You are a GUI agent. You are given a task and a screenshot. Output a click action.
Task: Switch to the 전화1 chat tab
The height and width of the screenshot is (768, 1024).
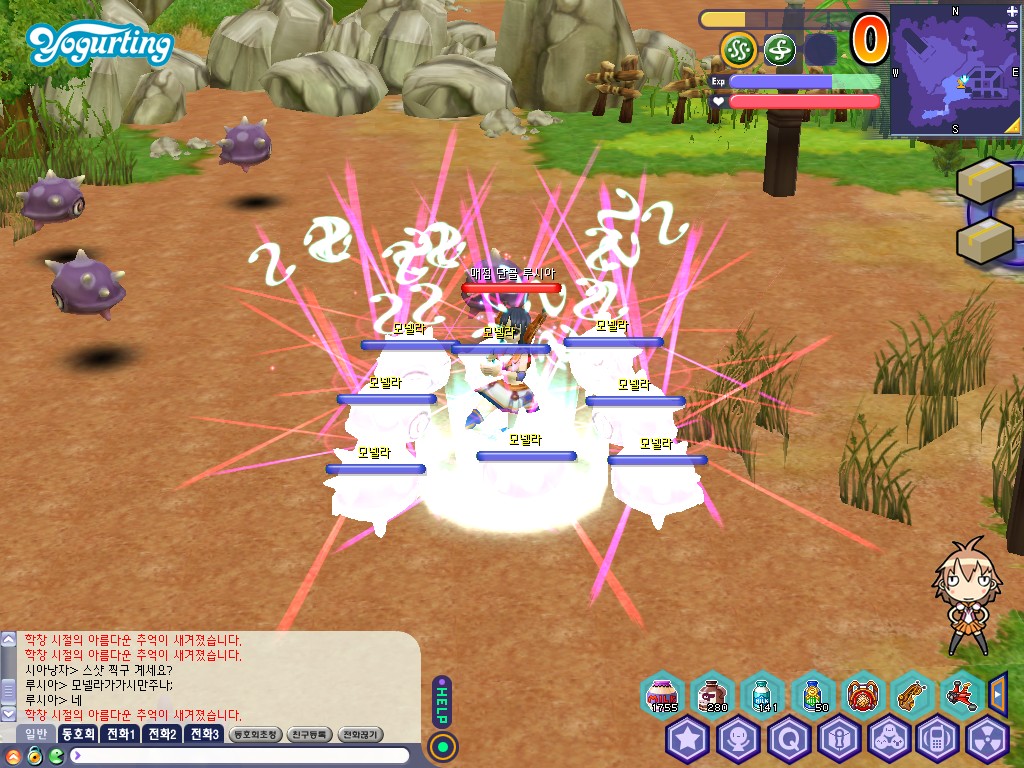click(x=121, y=734)
